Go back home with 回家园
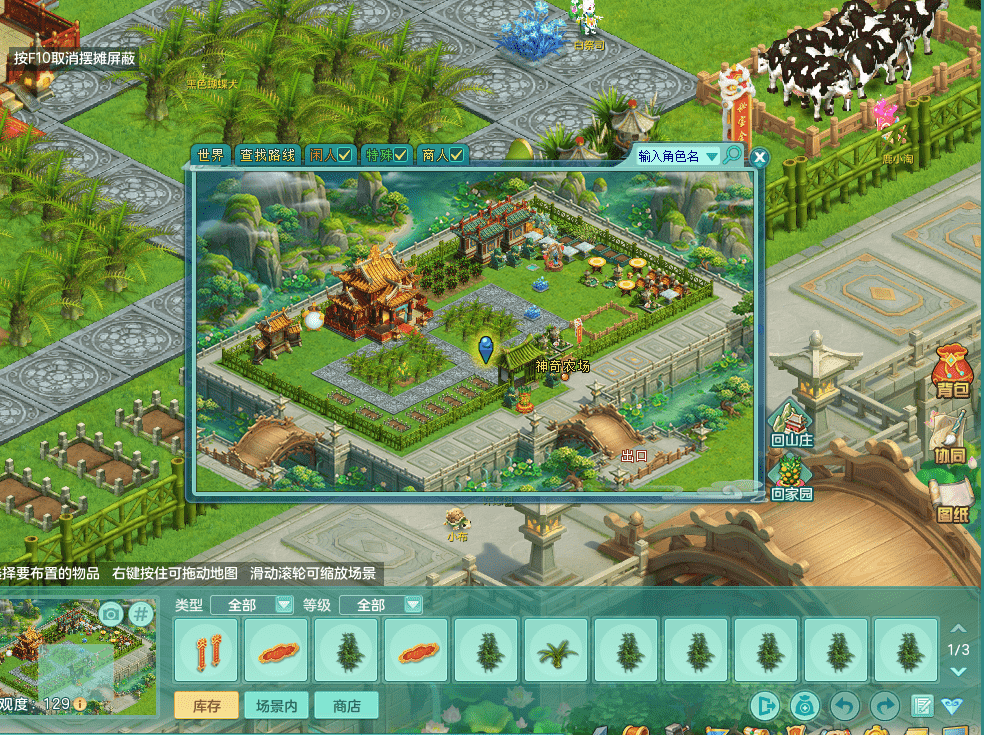 click(x=791, y=476)
